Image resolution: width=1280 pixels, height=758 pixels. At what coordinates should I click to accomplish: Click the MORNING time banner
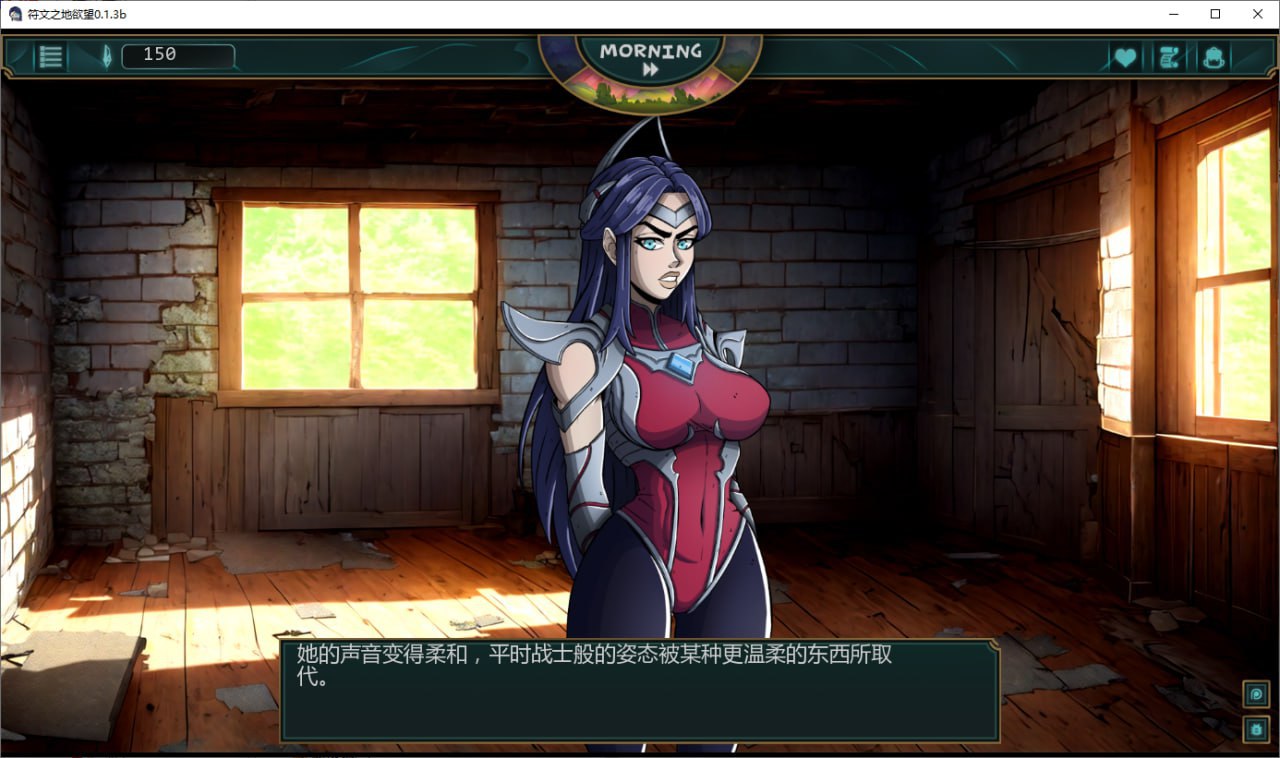pos(650,51)
